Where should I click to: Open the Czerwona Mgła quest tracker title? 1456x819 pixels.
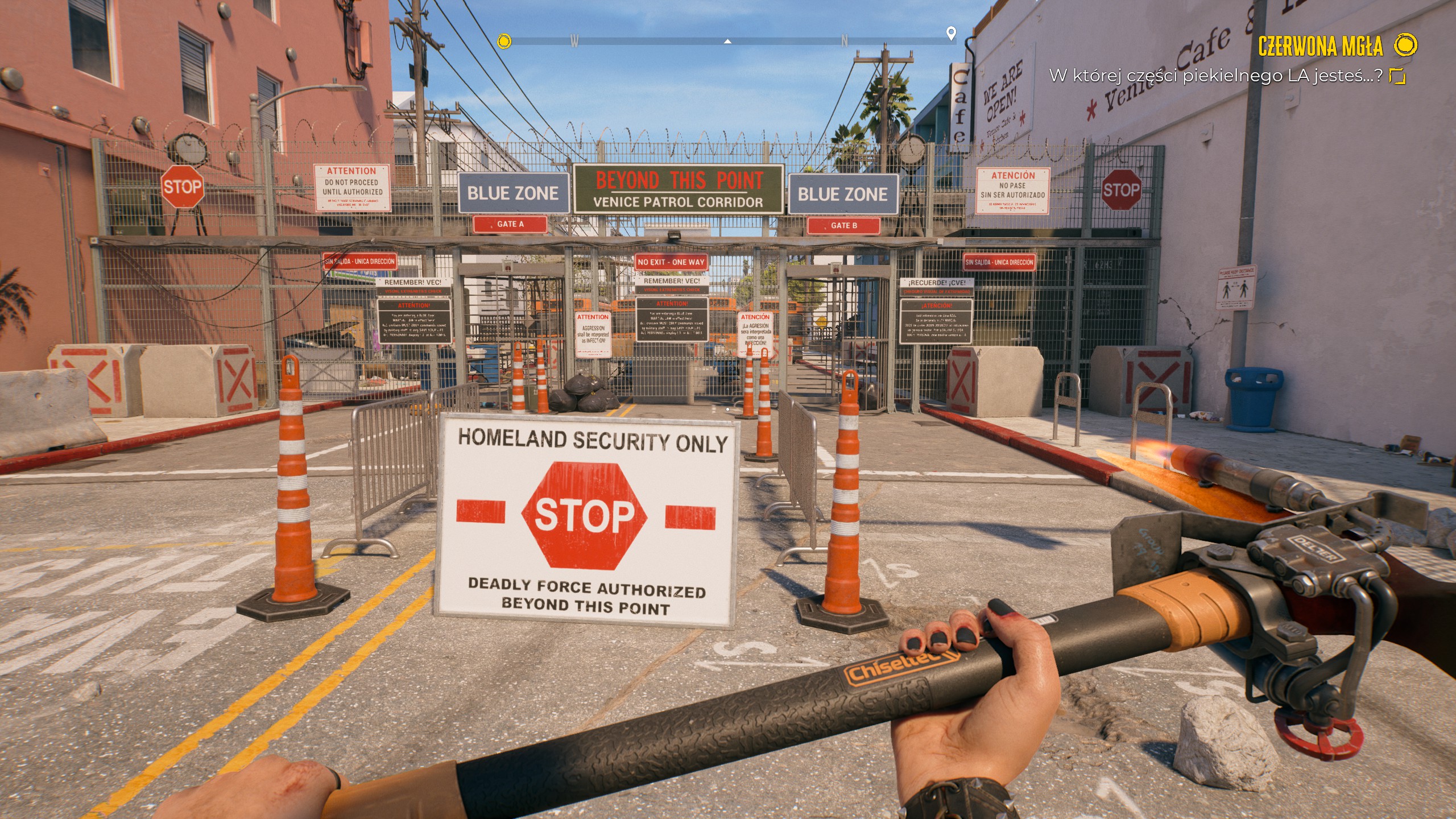[x=1319, y=46]
